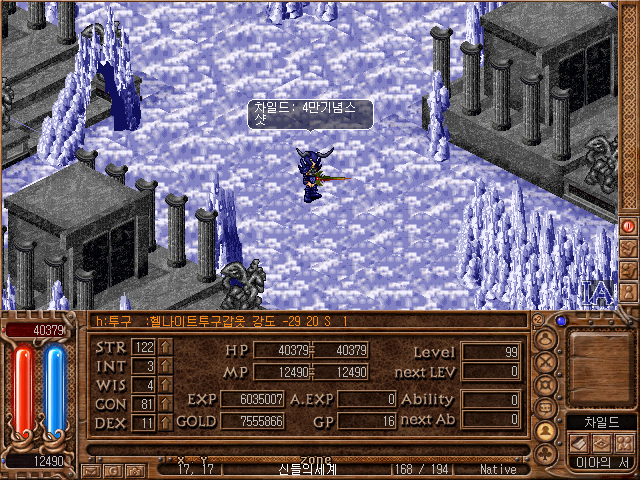Image resolution: width=640 pixels, height=480 pixels.
Task: Increase INT using its up arrow
Action: coord(166,366)
